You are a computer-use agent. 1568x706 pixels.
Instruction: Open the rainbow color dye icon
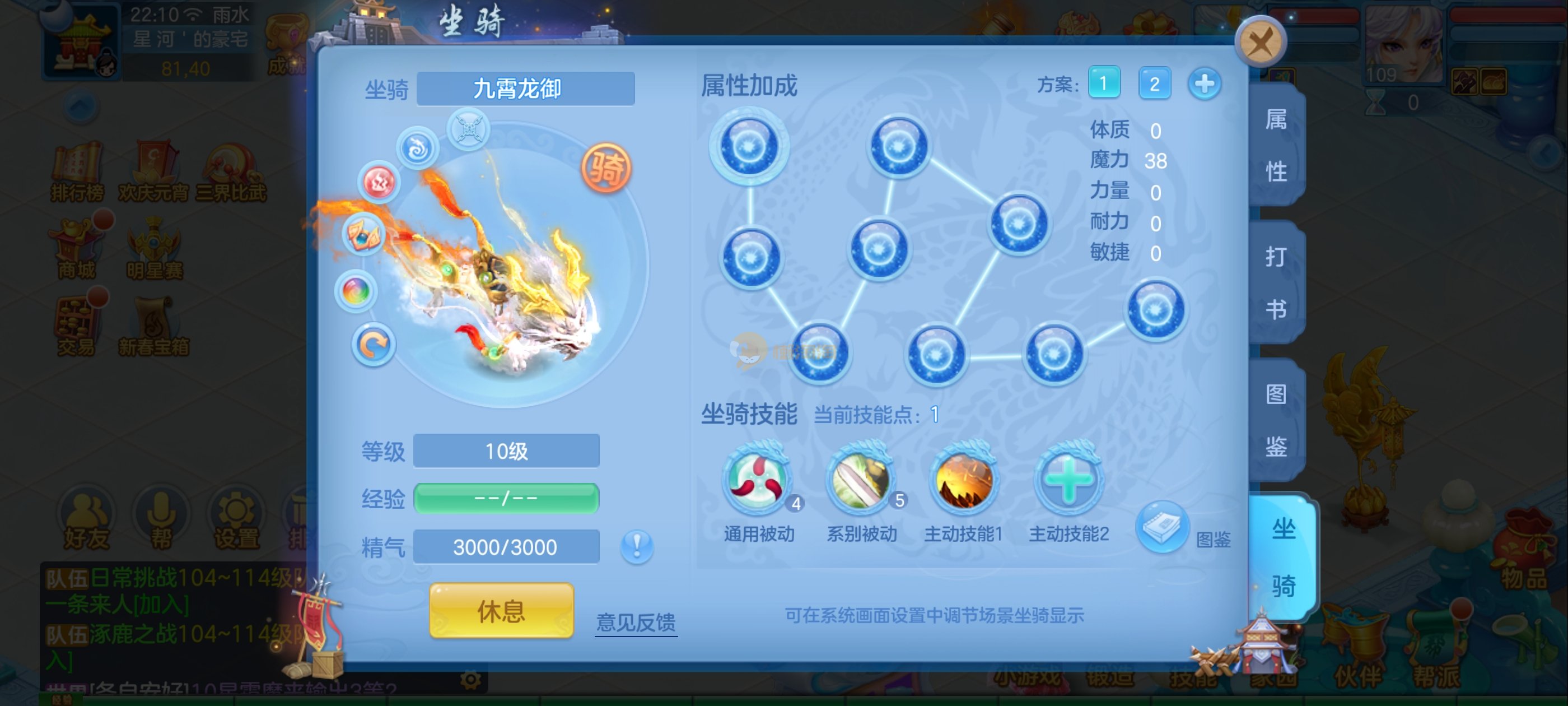pyautogui.click(x=356, y=291)
